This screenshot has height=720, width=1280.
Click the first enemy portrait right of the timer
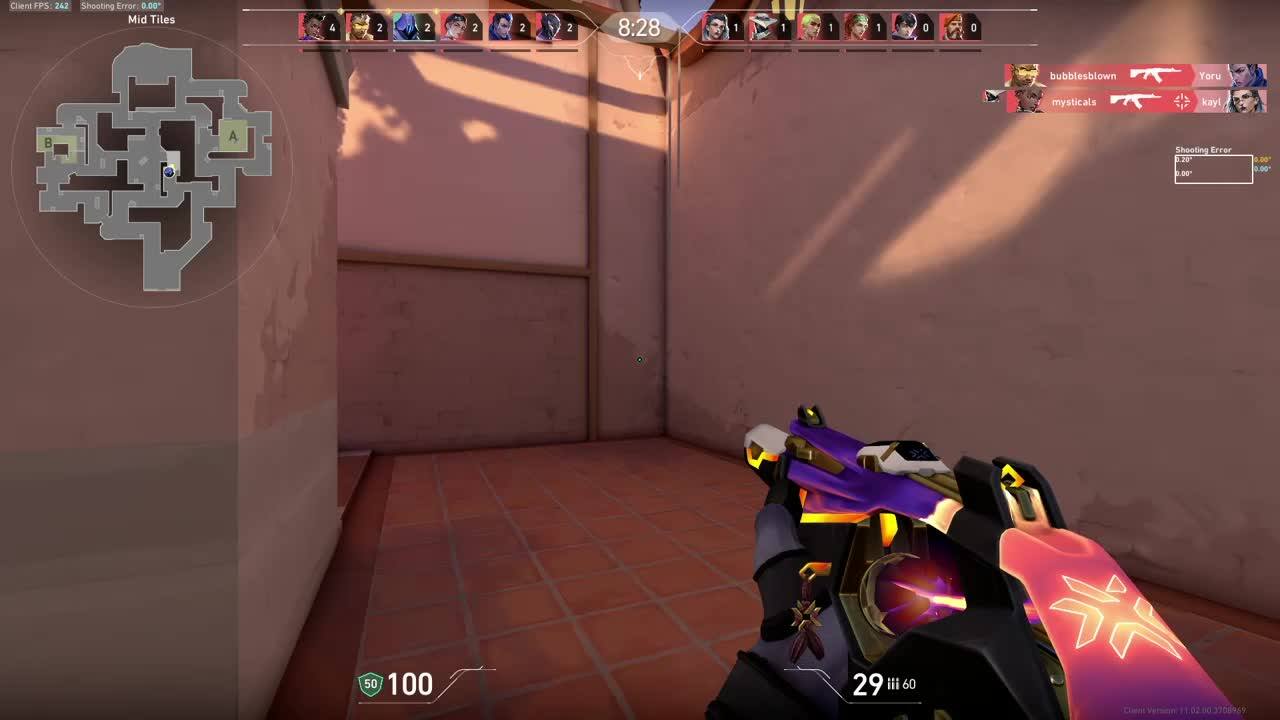716,27
